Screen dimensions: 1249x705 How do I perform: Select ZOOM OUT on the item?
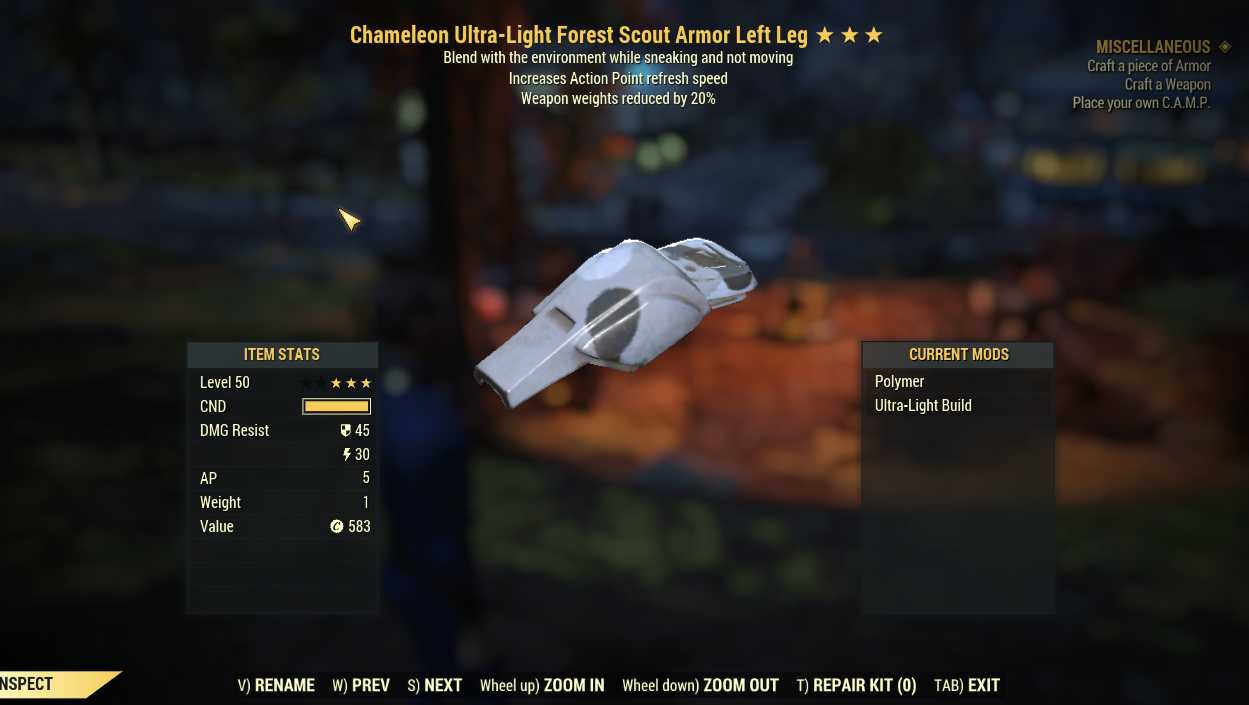[x=700, y=685]
